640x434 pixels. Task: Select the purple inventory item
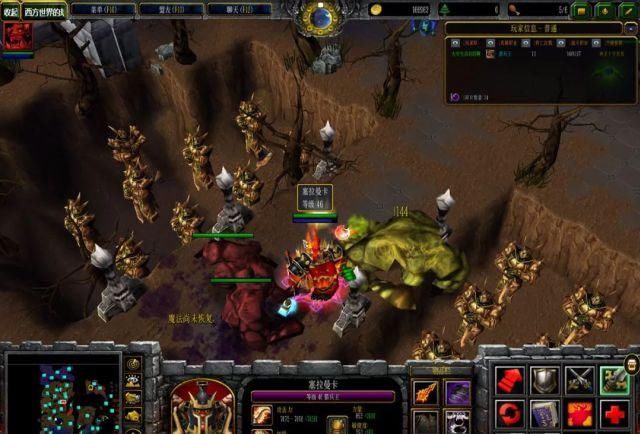tap(457, 391)
